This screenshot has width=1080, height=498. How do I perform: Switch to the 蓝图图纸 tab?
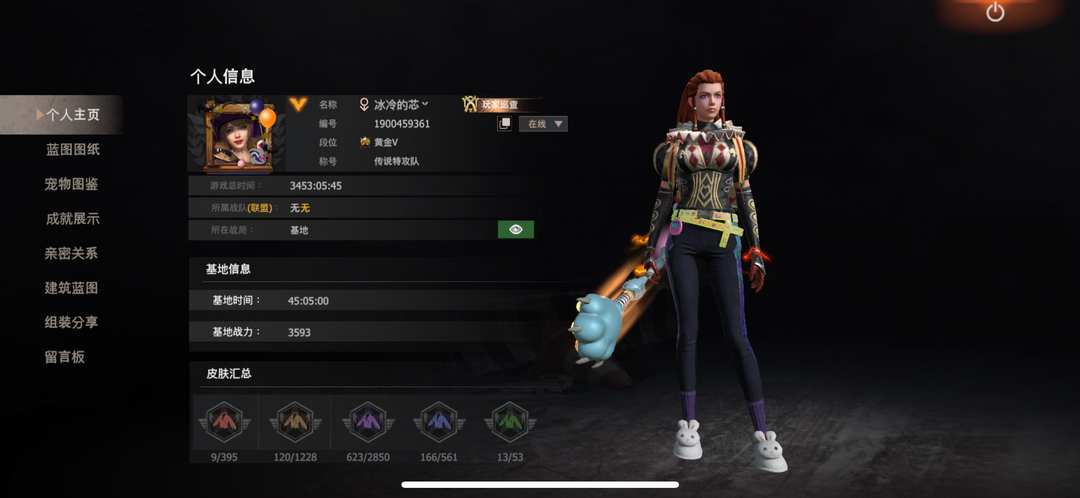[72, 150]
